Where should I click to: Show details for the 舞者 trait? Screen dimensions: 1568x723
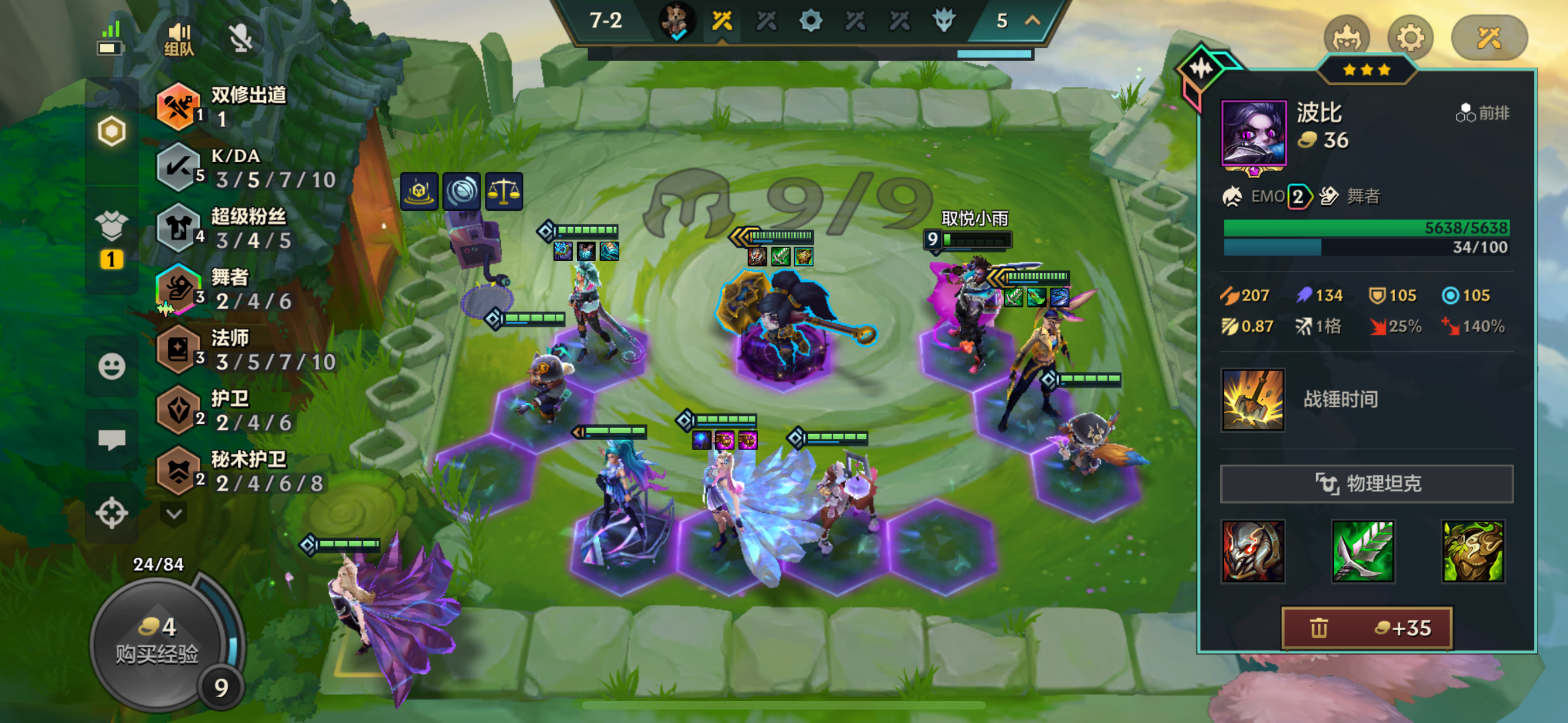click(247, 290)
